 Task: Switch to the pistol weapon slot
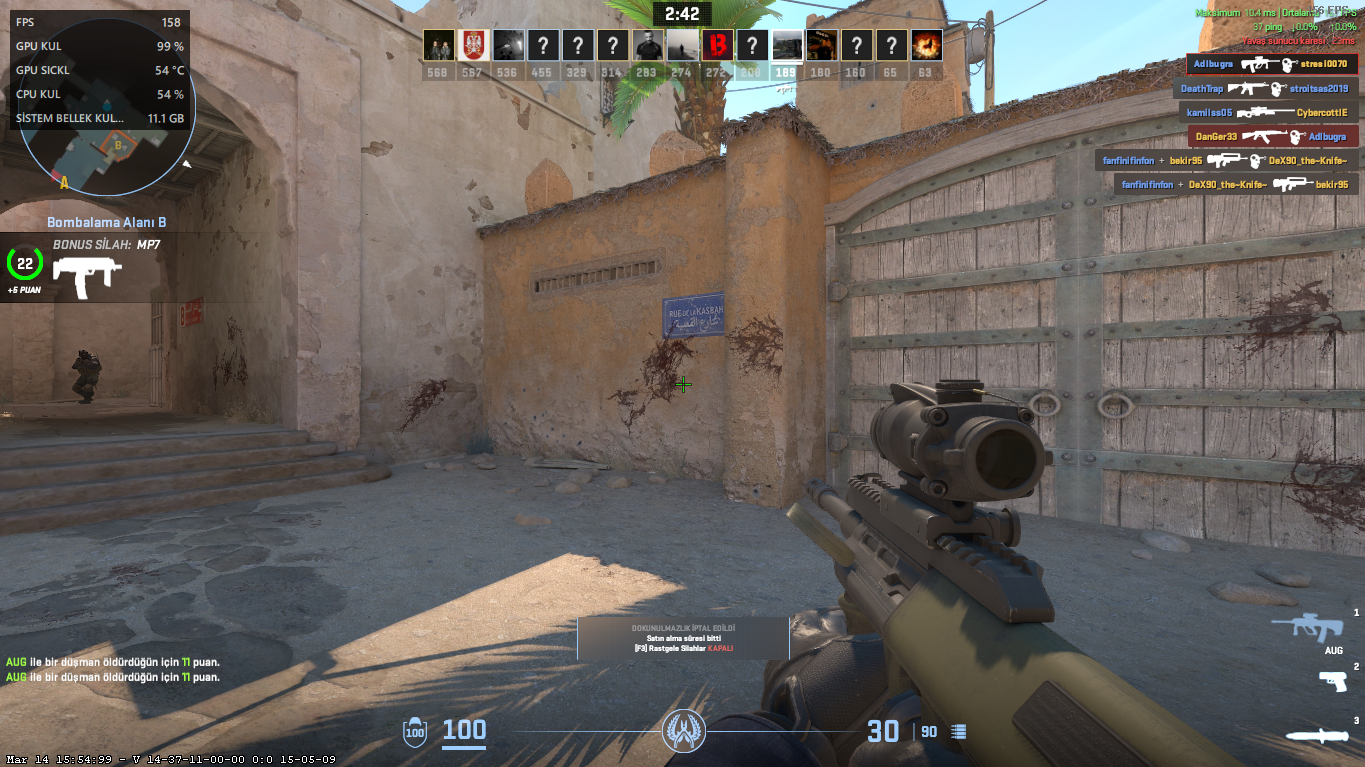tap(1333, 680)
